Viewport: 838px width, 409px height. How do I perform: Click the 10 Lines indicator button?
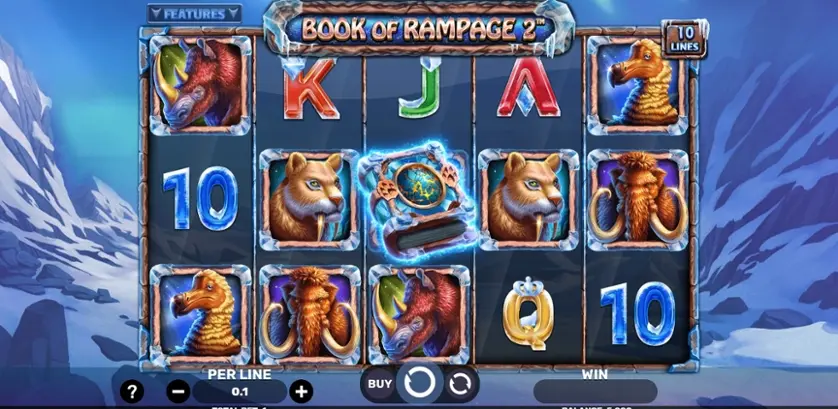point(683,37)
